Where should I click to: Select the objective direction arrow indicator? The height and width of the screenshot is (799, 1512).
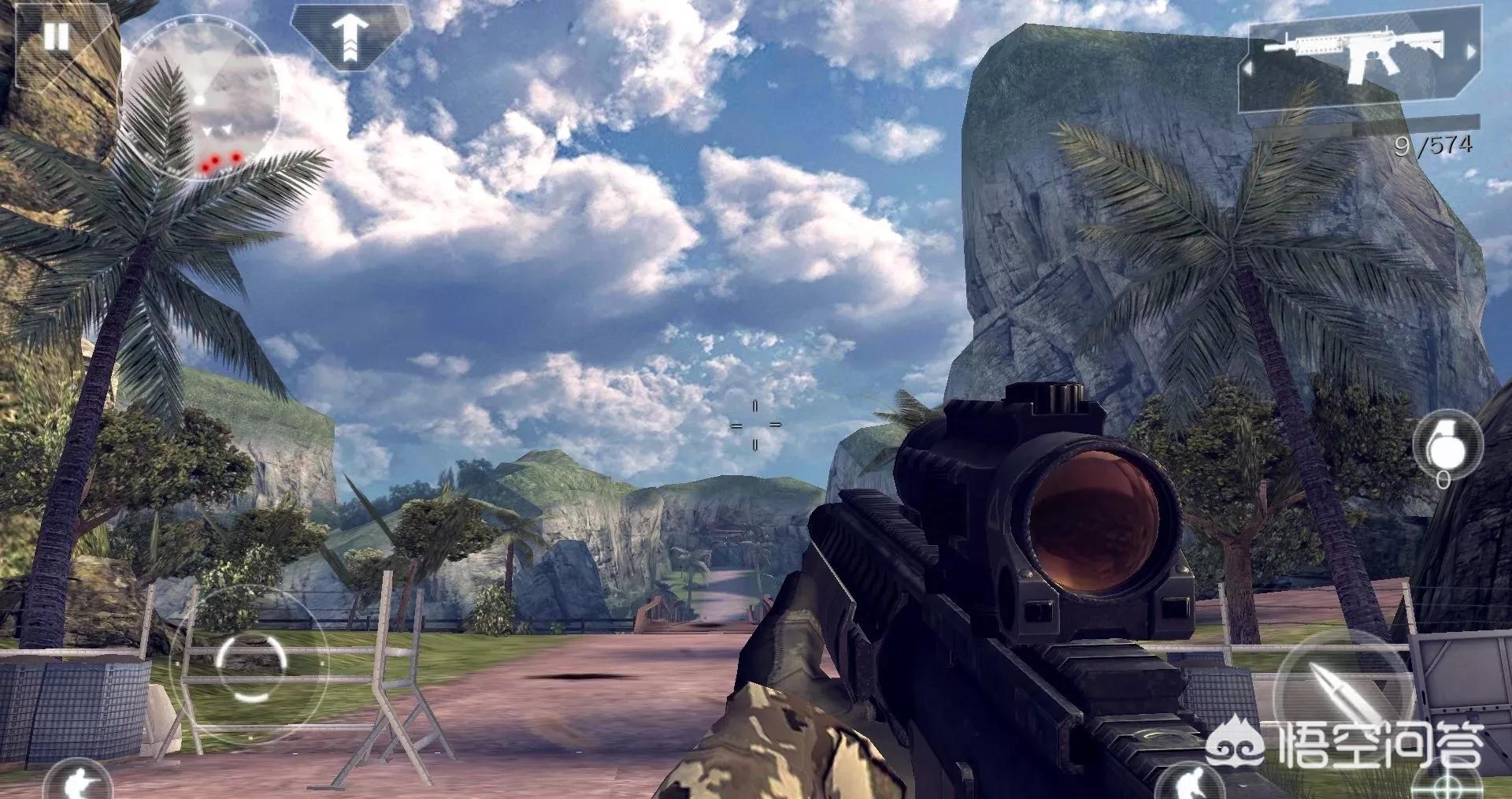(x=350, y=35)
